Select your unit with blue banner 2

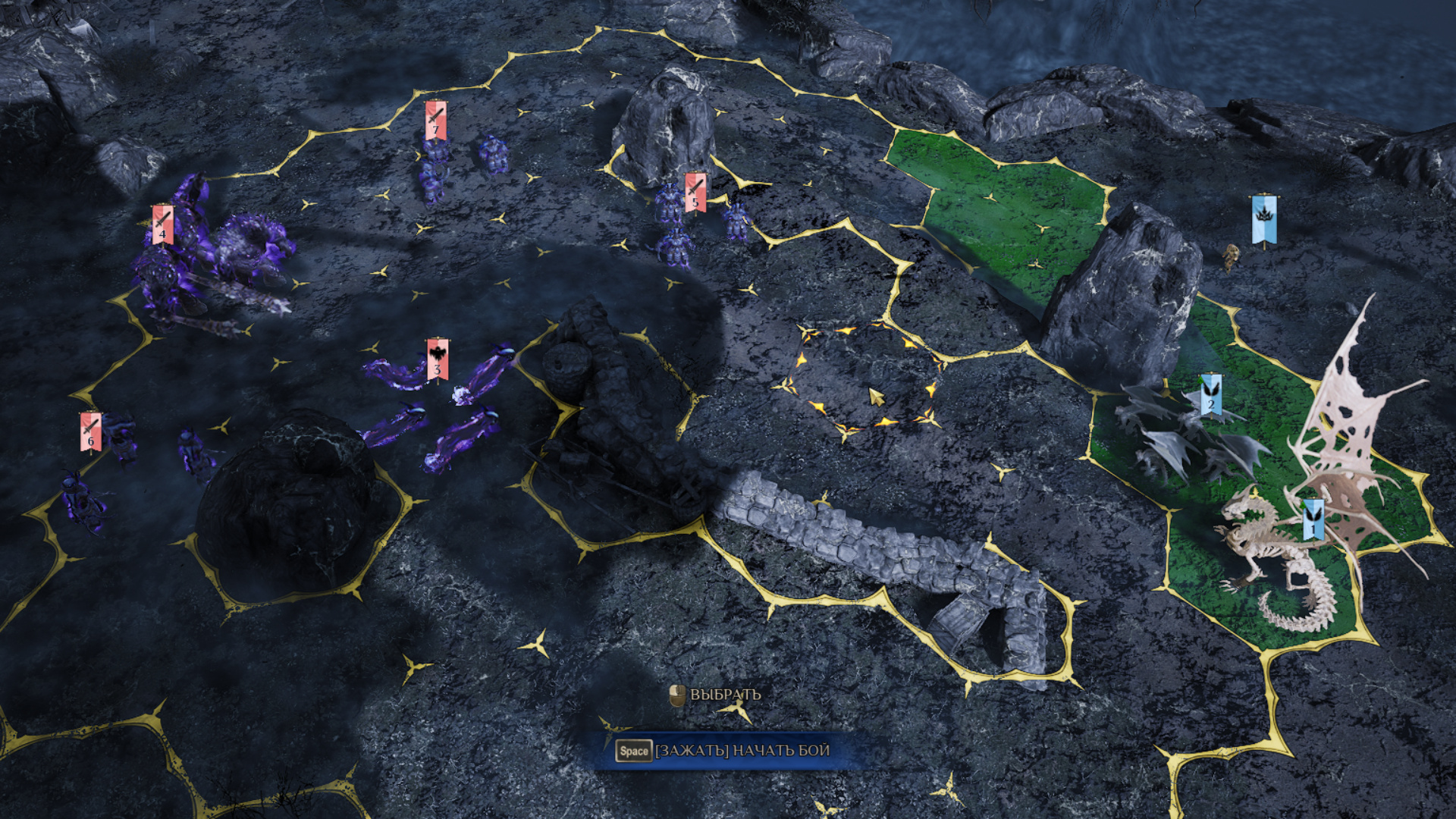1210,394
